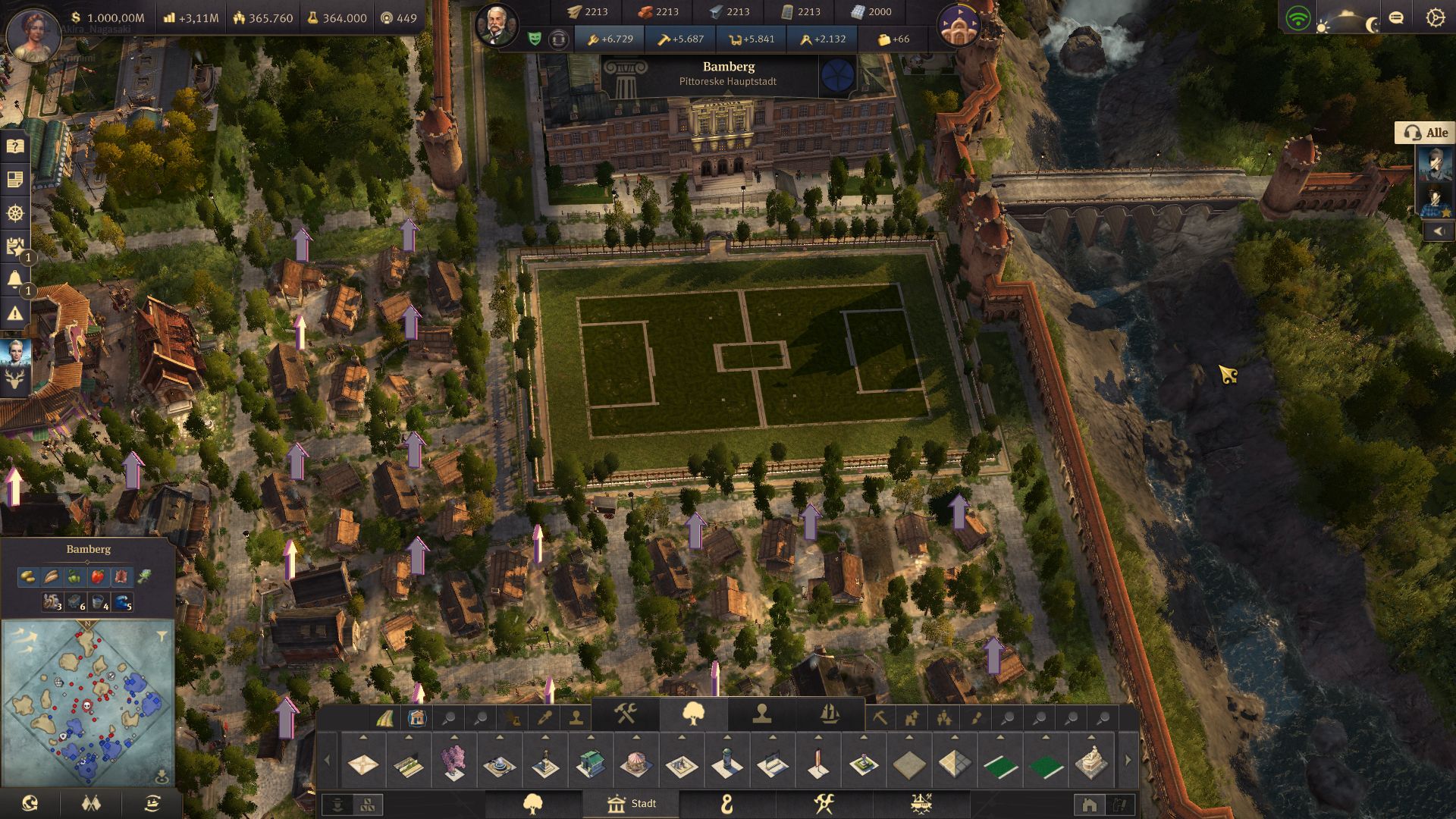Select the "Alle" voice chat channel
Image resolution: width=1456 pixels, height=819 pixels.
coord(1425,133)
